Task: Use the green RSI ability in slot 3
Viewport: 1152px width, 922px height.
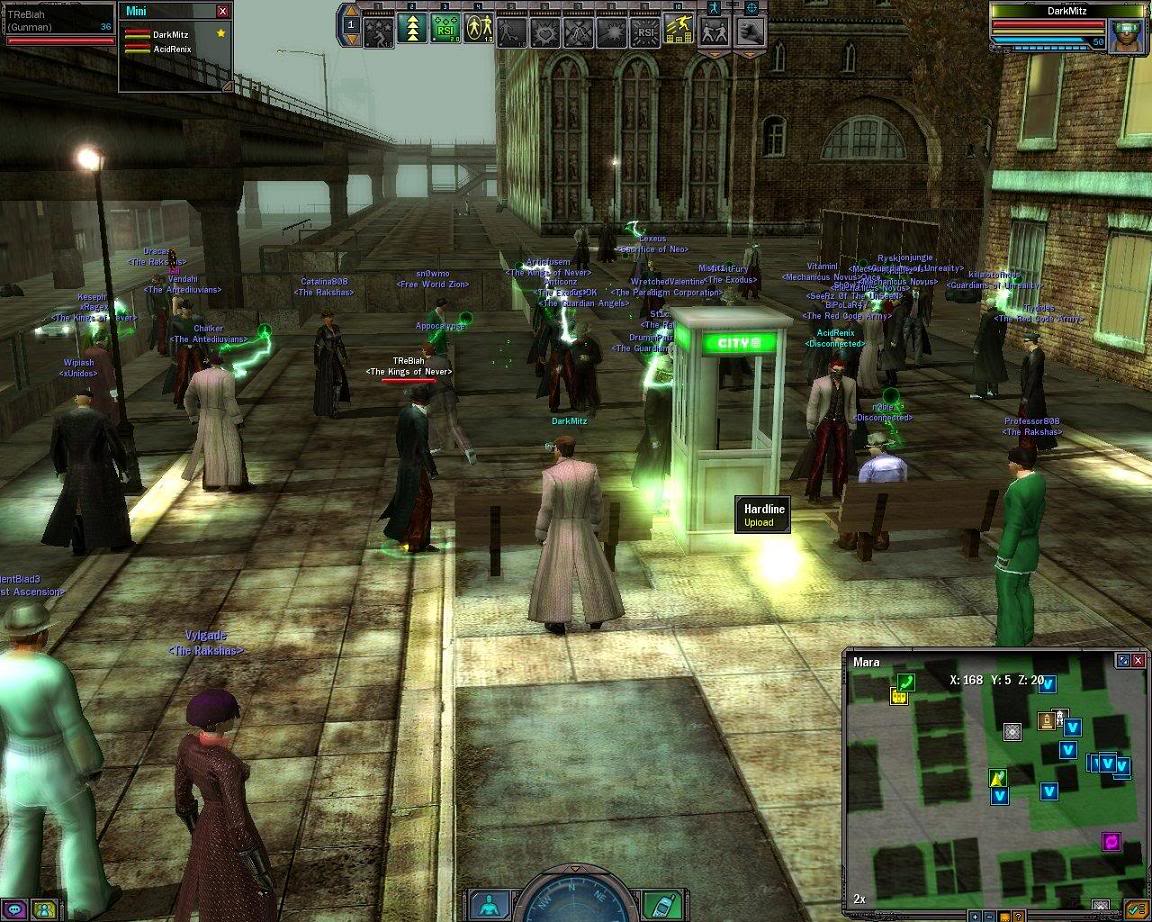Action: click(x=445, y=29)
